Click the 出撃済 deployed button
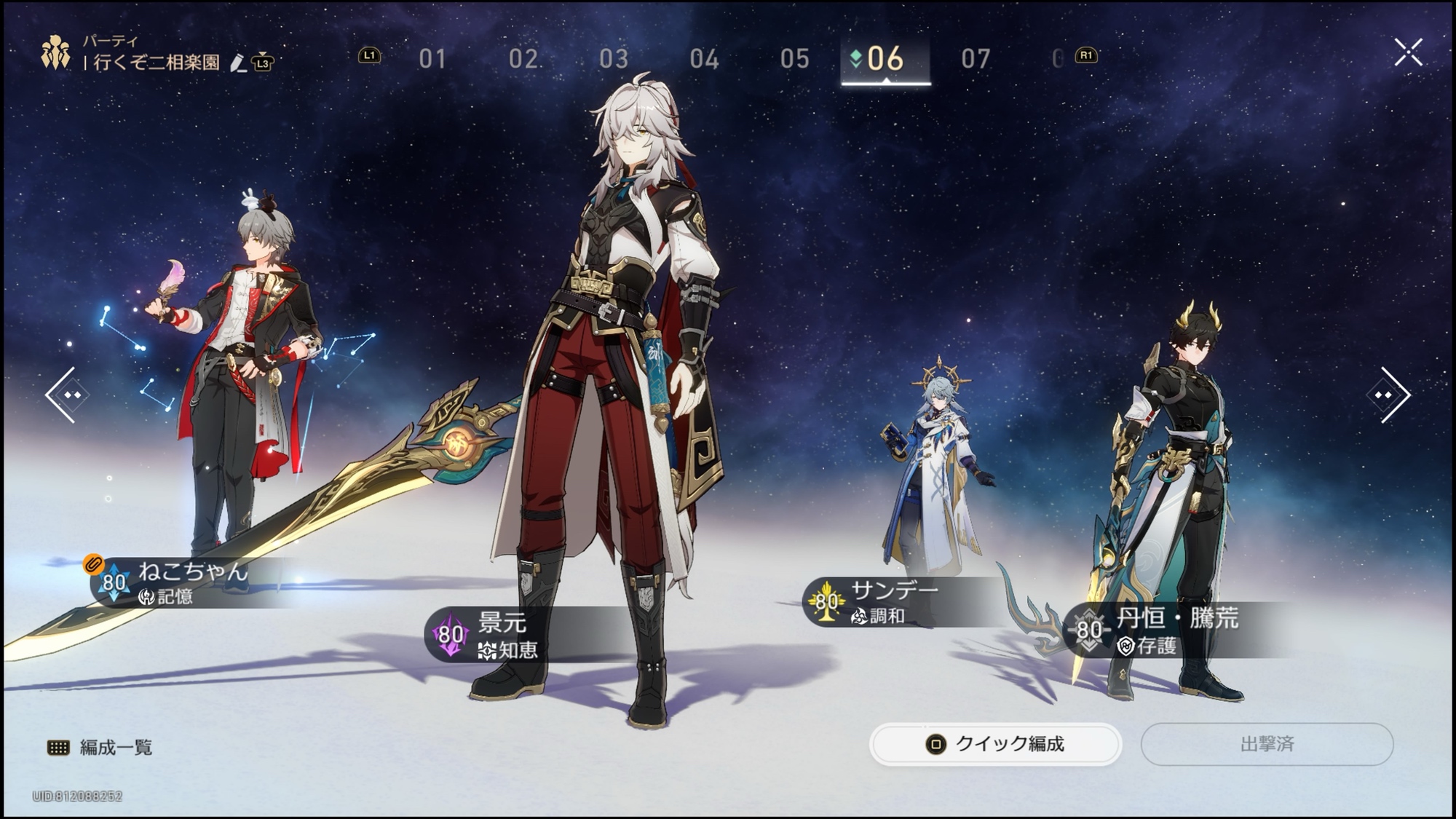The width and height of the screenshot is (1456, 819). click(x=1267, y=744)
